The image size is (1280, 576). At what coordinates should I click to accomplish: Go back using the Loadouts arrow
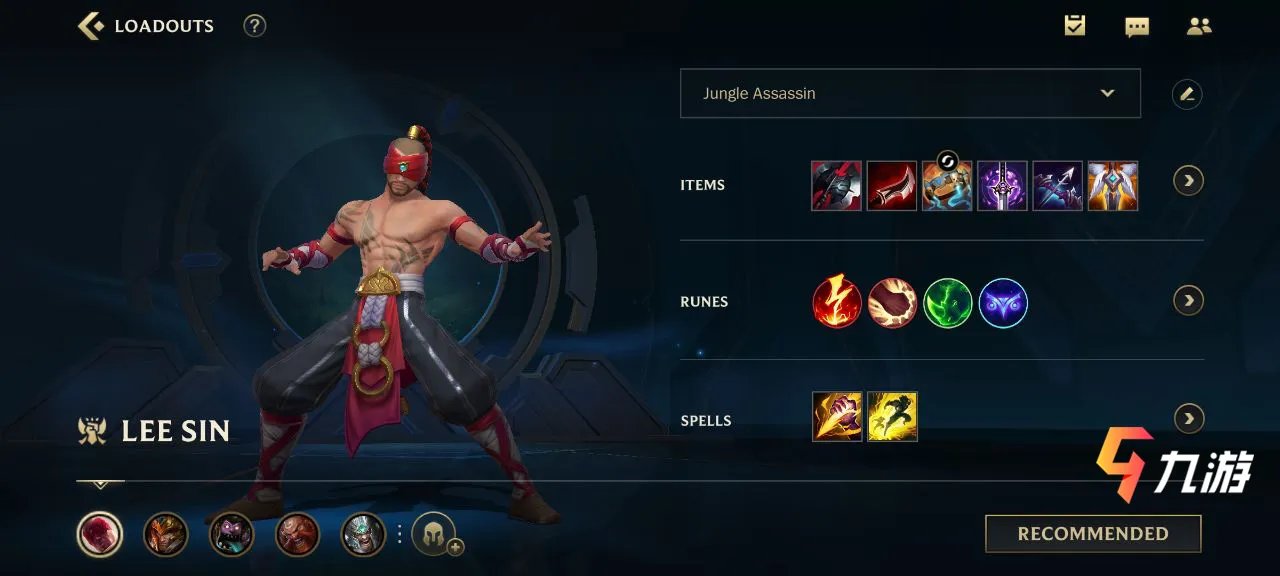pos(91,26)
